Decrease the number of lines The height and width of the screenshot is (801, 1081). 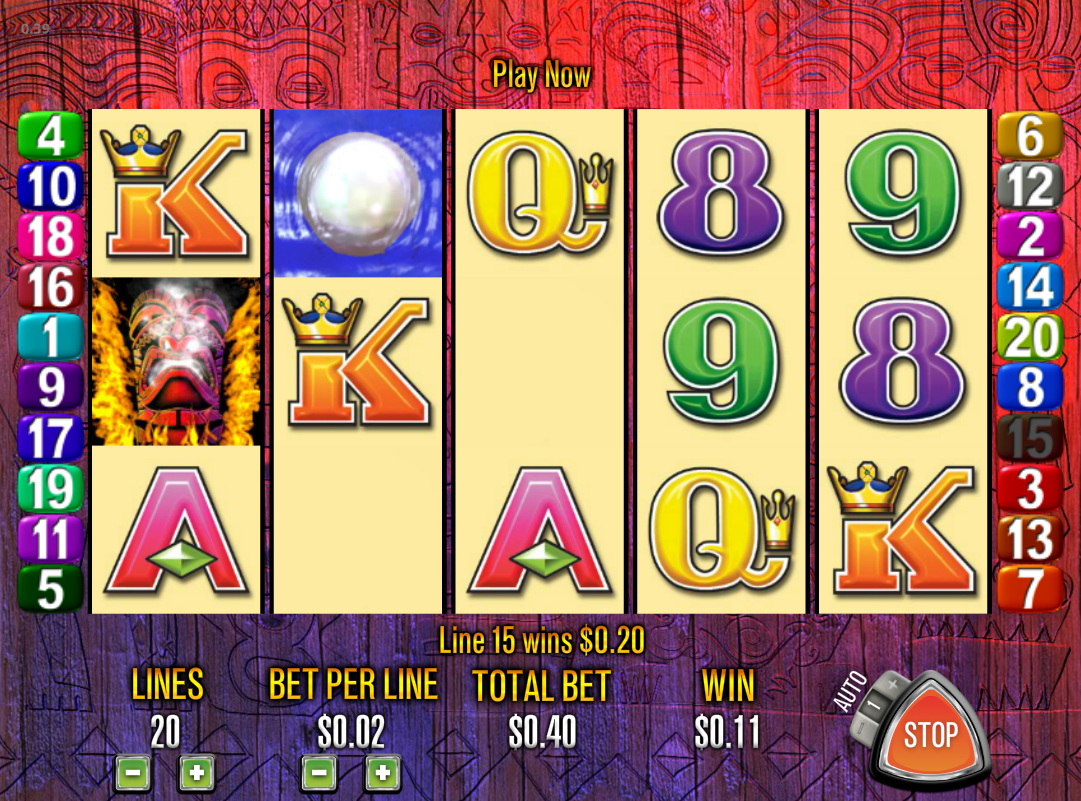[133, 773]
